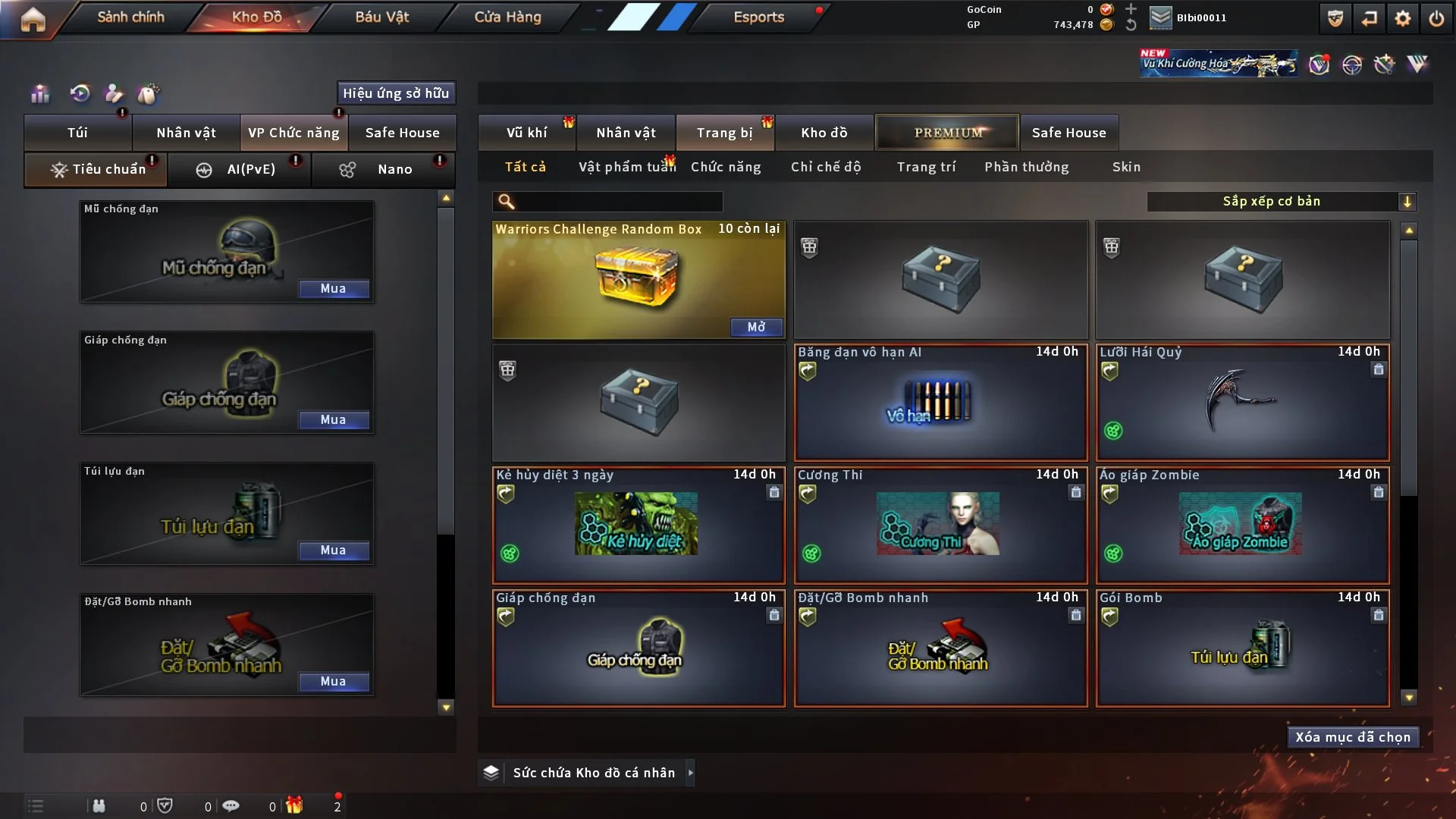
Task: Switch to the AI(PvE) sub-tab
Action: tap(239, 169)
